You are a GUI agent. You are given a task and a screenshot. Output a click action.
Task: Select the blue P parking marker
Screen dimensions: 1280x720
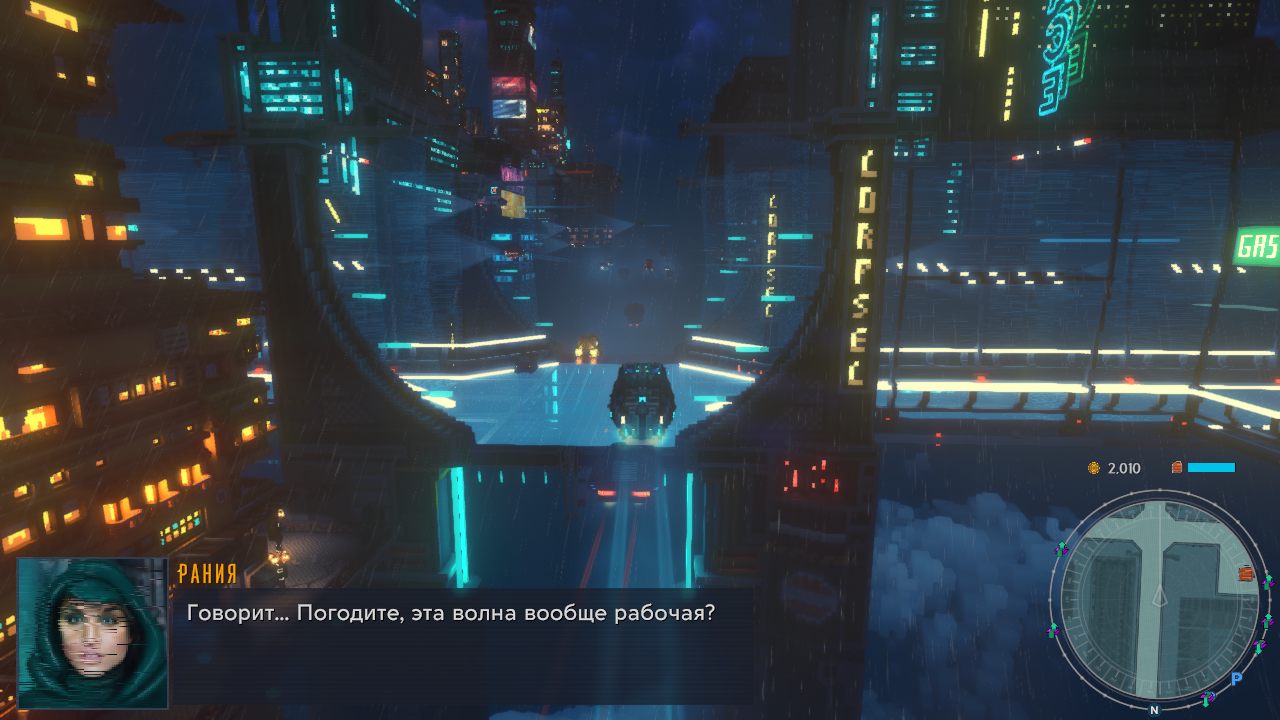[1236, 678]
